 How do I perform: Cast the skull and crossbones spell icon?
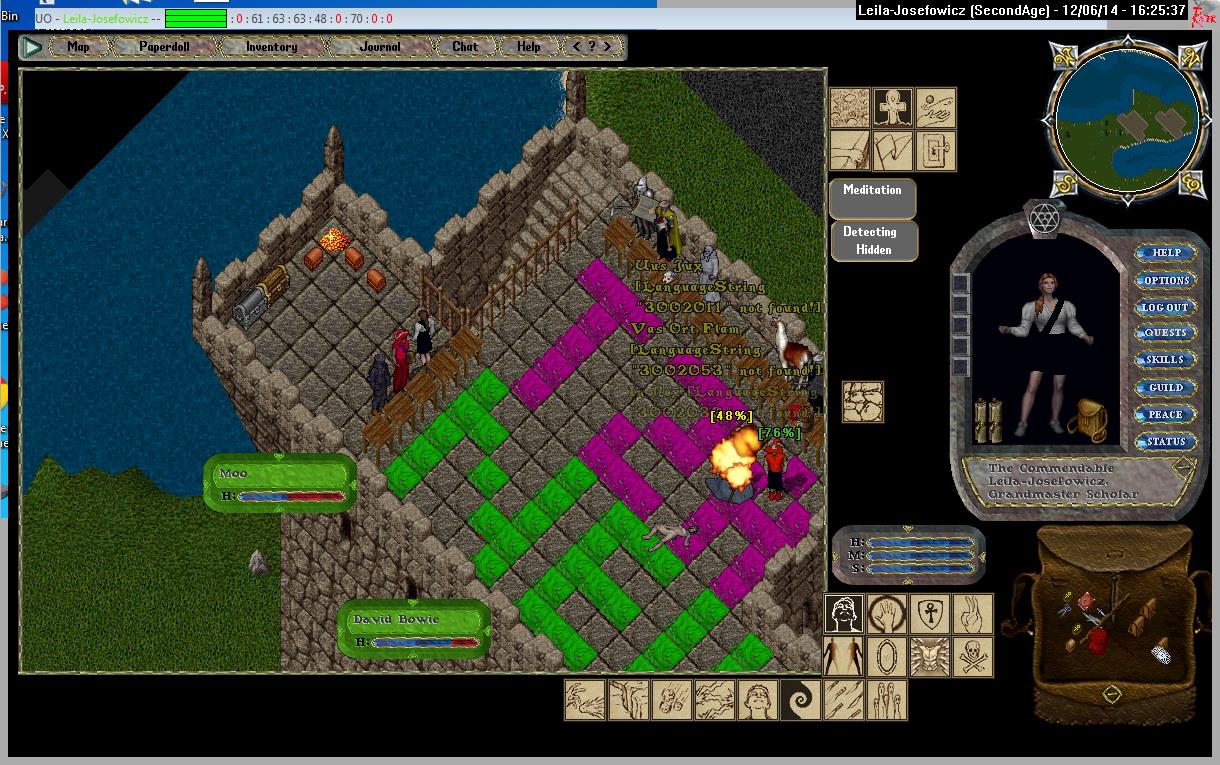[972, 657]
